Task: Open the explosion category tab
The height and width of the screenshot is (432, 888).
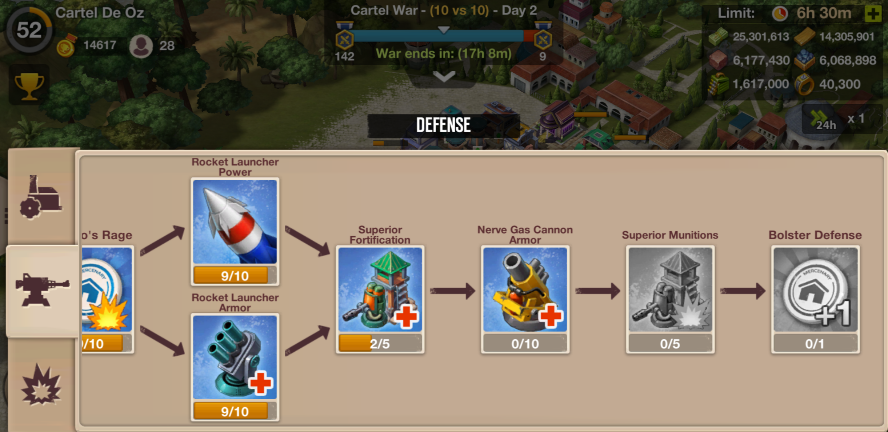Action: (42, 385)
